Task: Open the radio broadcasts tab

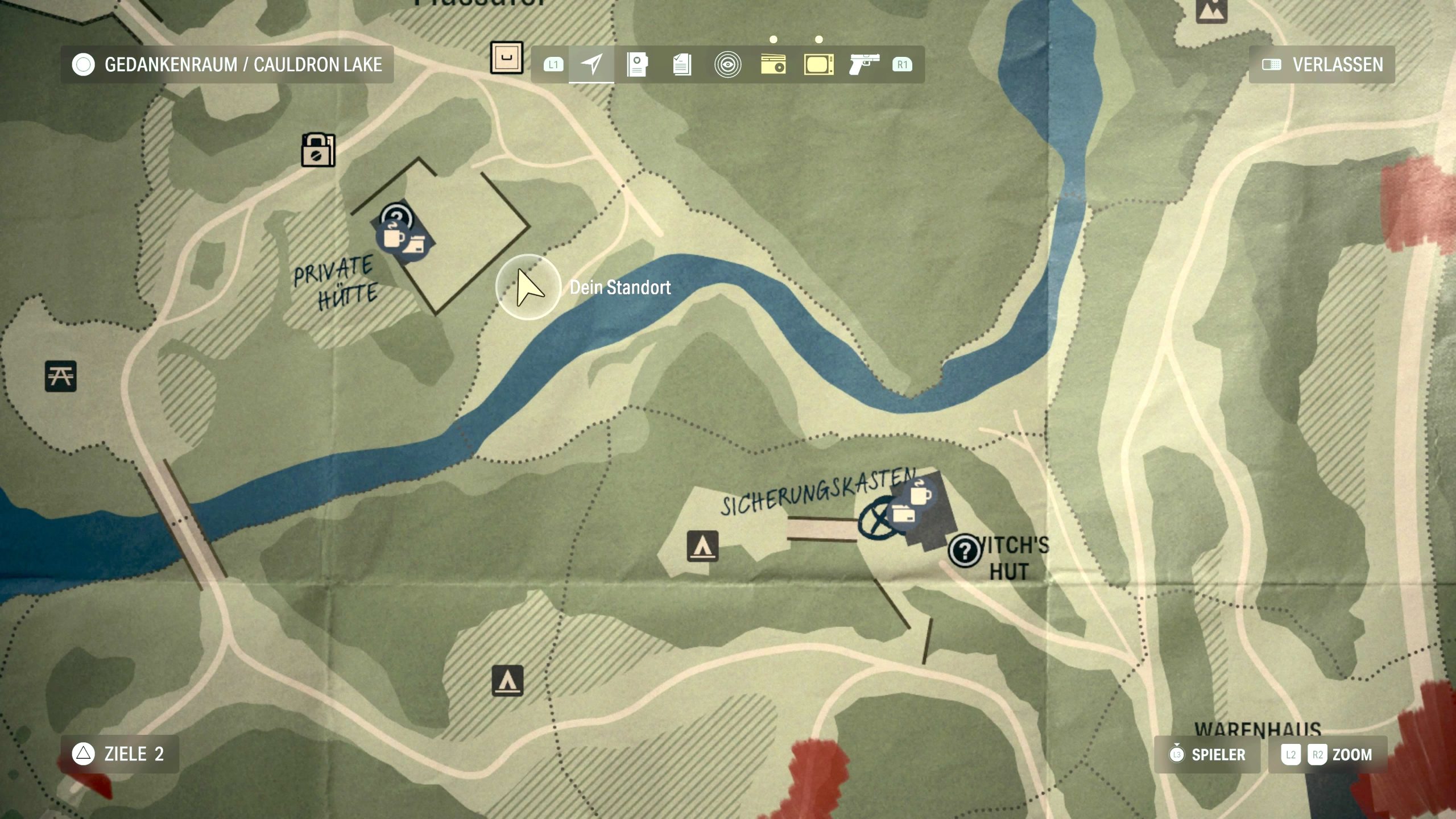Action: click(773, 64)
